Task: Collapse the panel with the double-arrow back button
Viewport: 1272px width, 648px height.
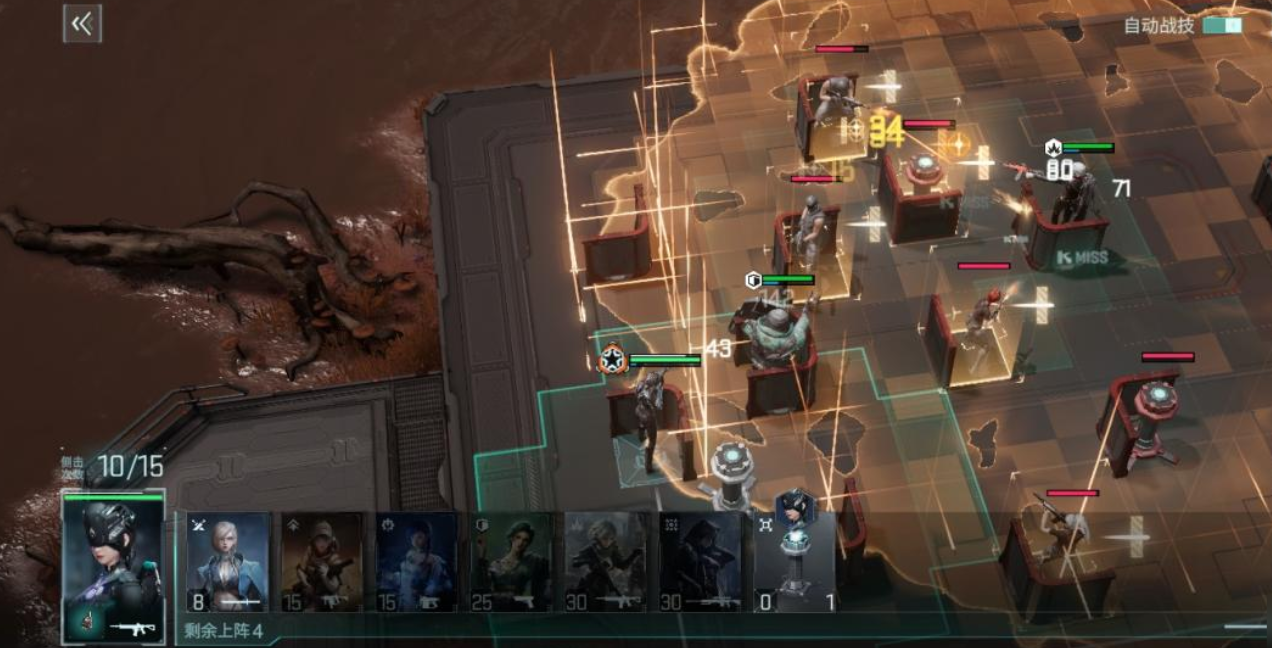Action: tap(82, 25)
